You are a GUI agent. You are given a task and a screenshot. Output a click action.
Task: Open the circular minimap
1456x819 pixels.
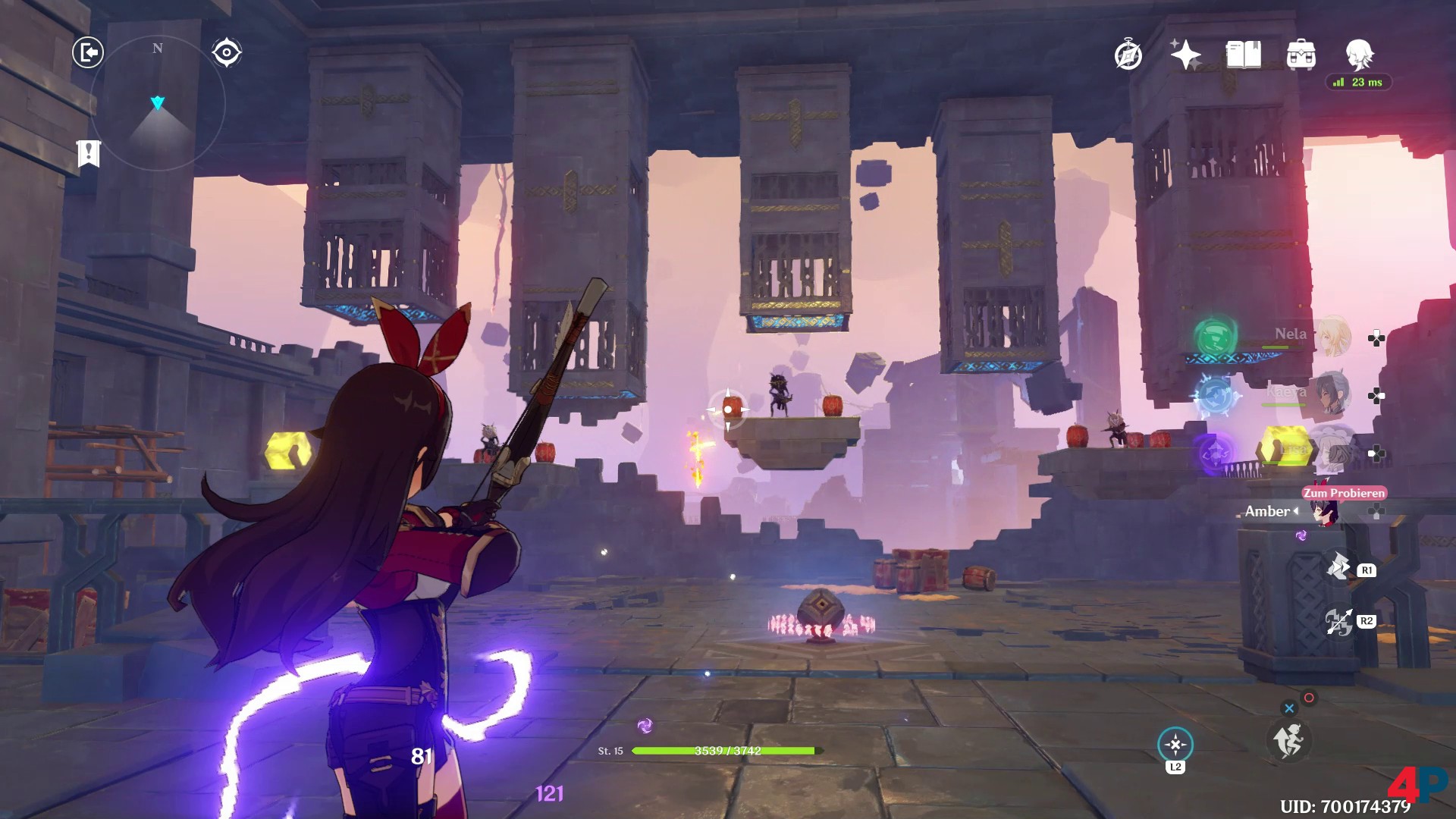(x=158, y=103)
